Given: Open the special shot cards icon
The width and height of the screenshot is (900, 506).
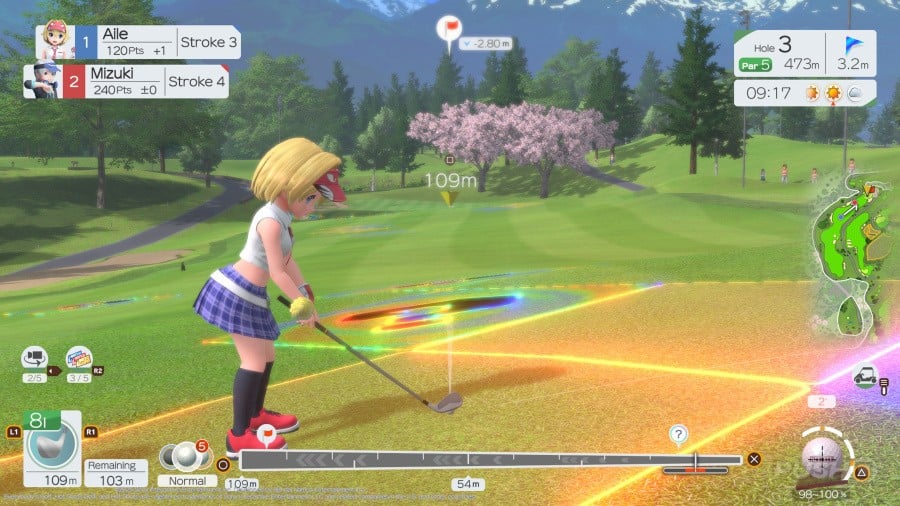Looking at the screenshot, I should tap(78, 358).
